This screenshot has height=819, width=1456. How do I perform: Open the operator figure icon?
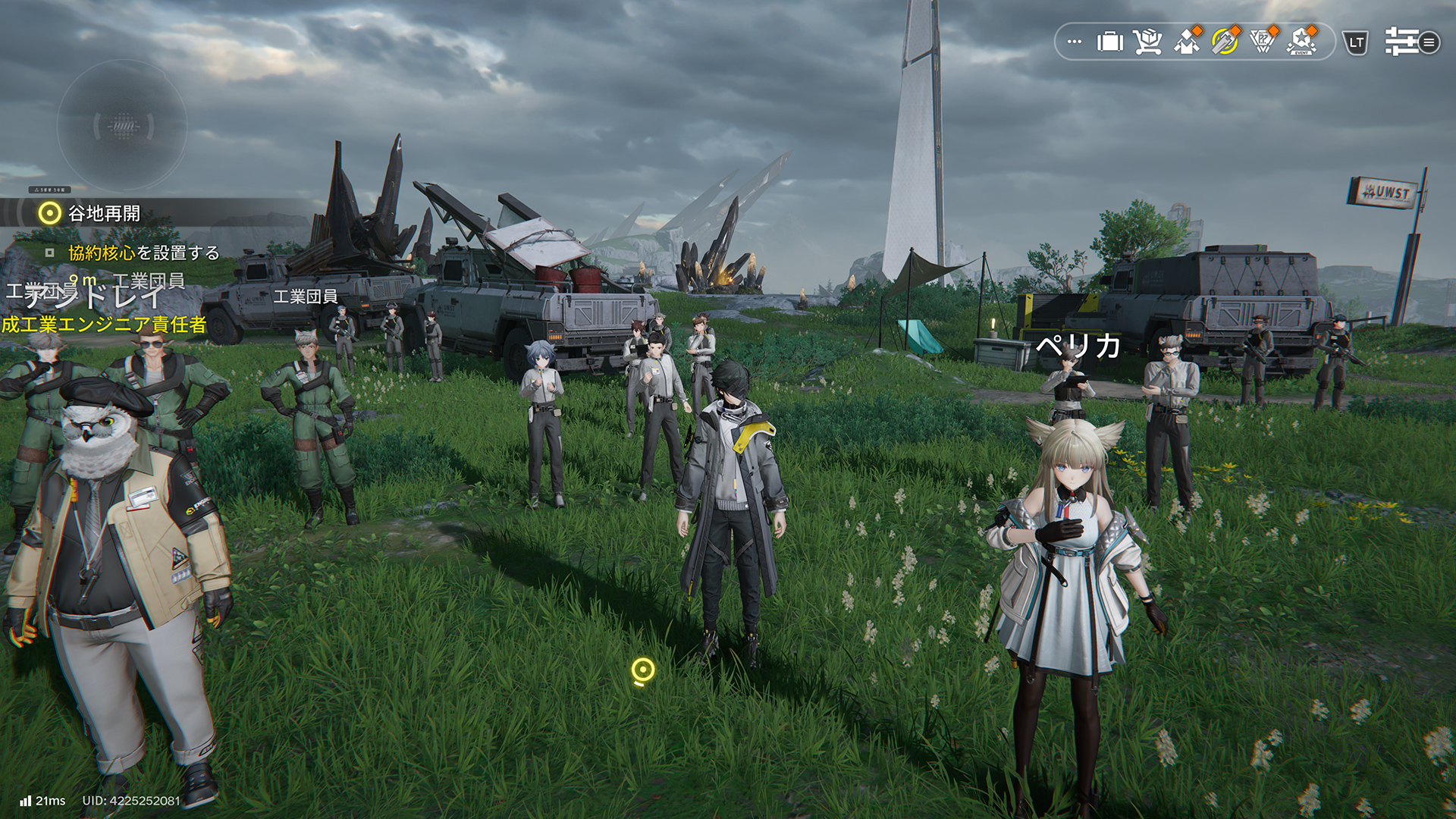(x=1186, y=42)
